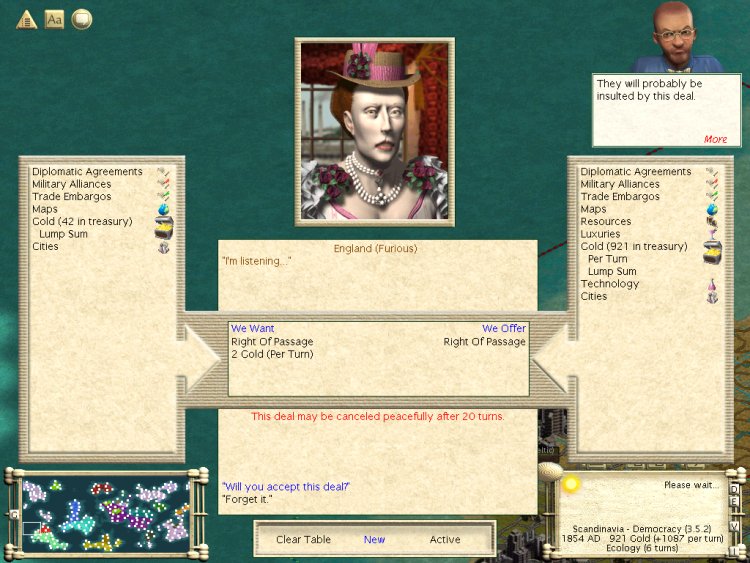Click Right Of Passage under We Want
The height and width of the screenshot is (563, 750).
coord(272,342)
